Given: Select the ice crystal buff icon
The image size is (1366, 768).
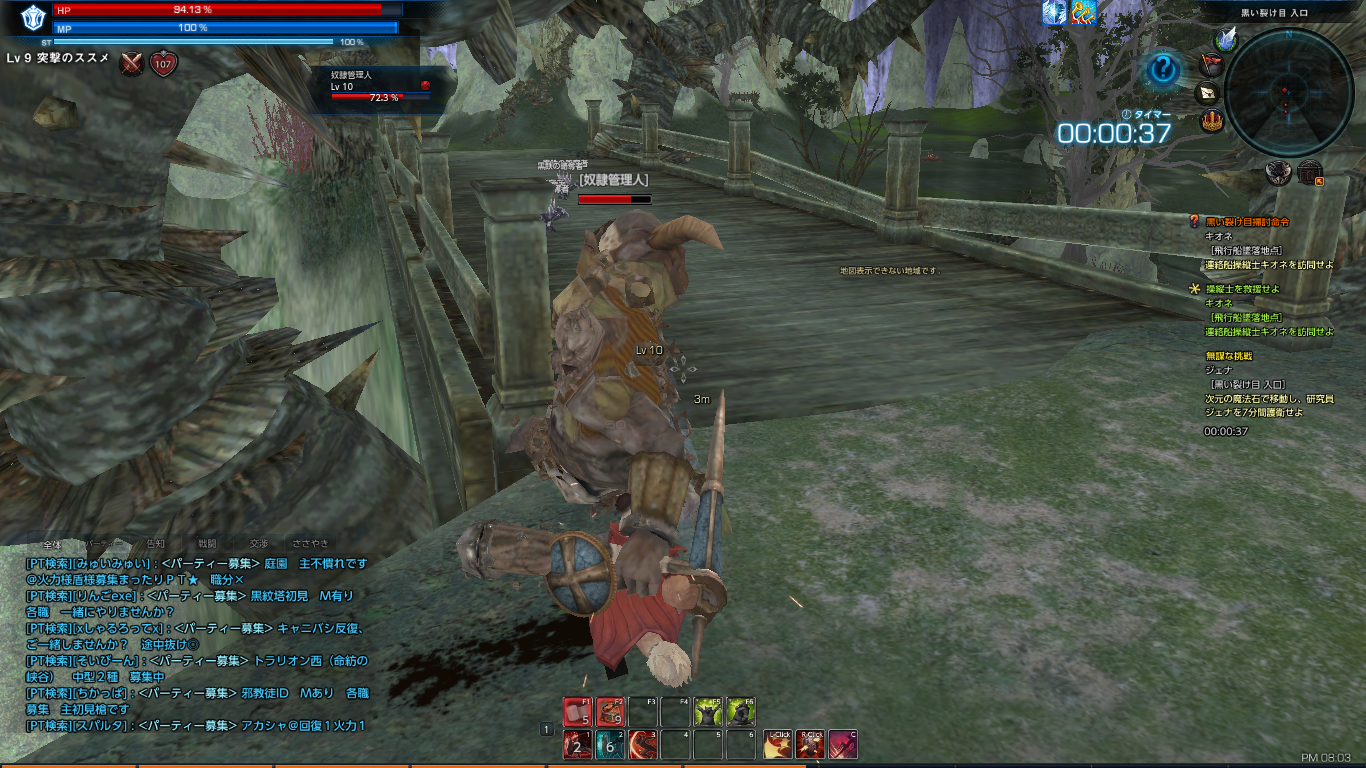Looking at the screenshot, I should [1054, 12].
